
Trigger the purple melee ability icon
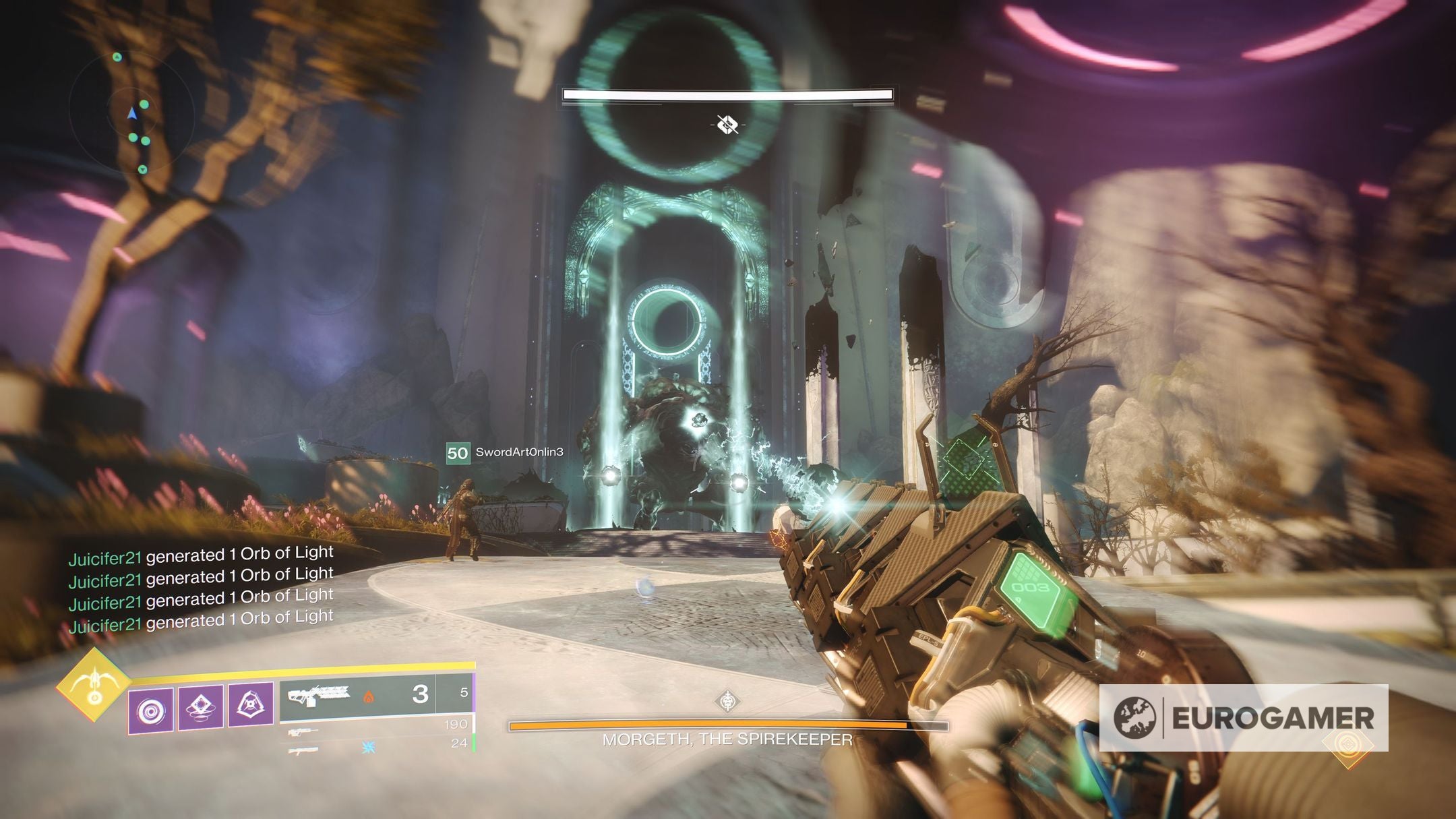[x=201, y=707]
